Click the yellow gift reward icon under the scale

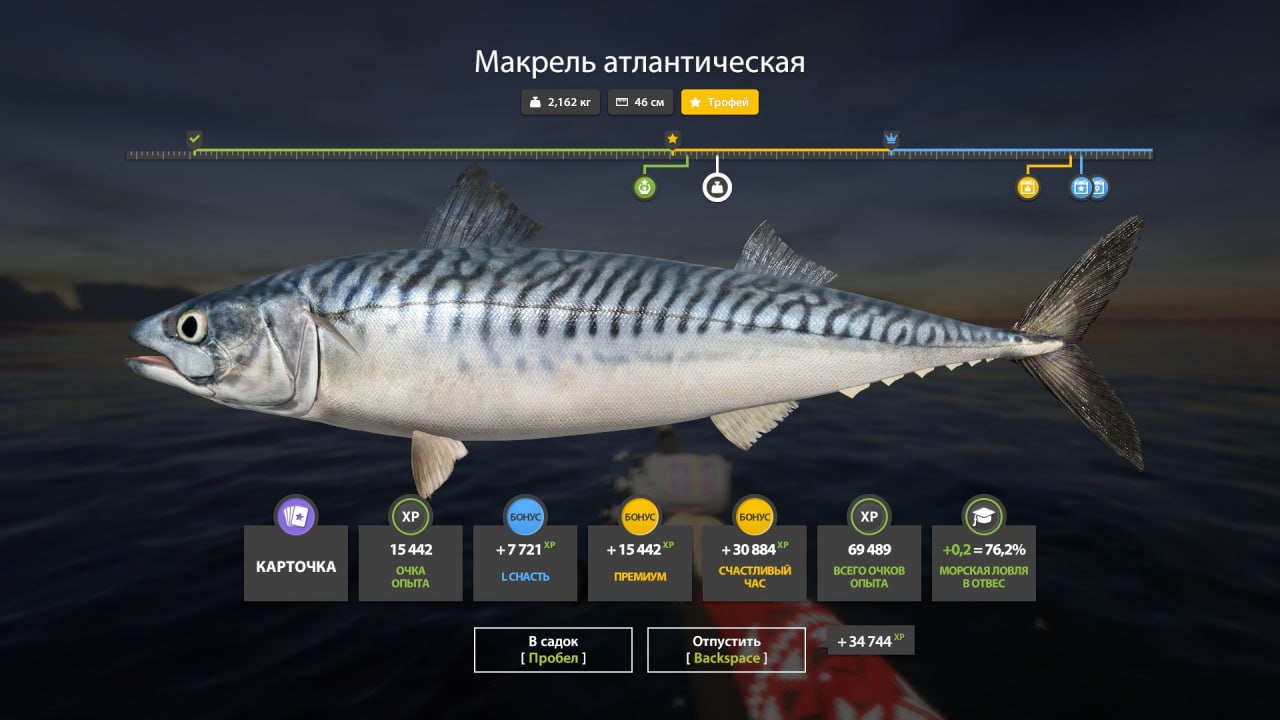pyautogui.click(x=1027, y=187)
